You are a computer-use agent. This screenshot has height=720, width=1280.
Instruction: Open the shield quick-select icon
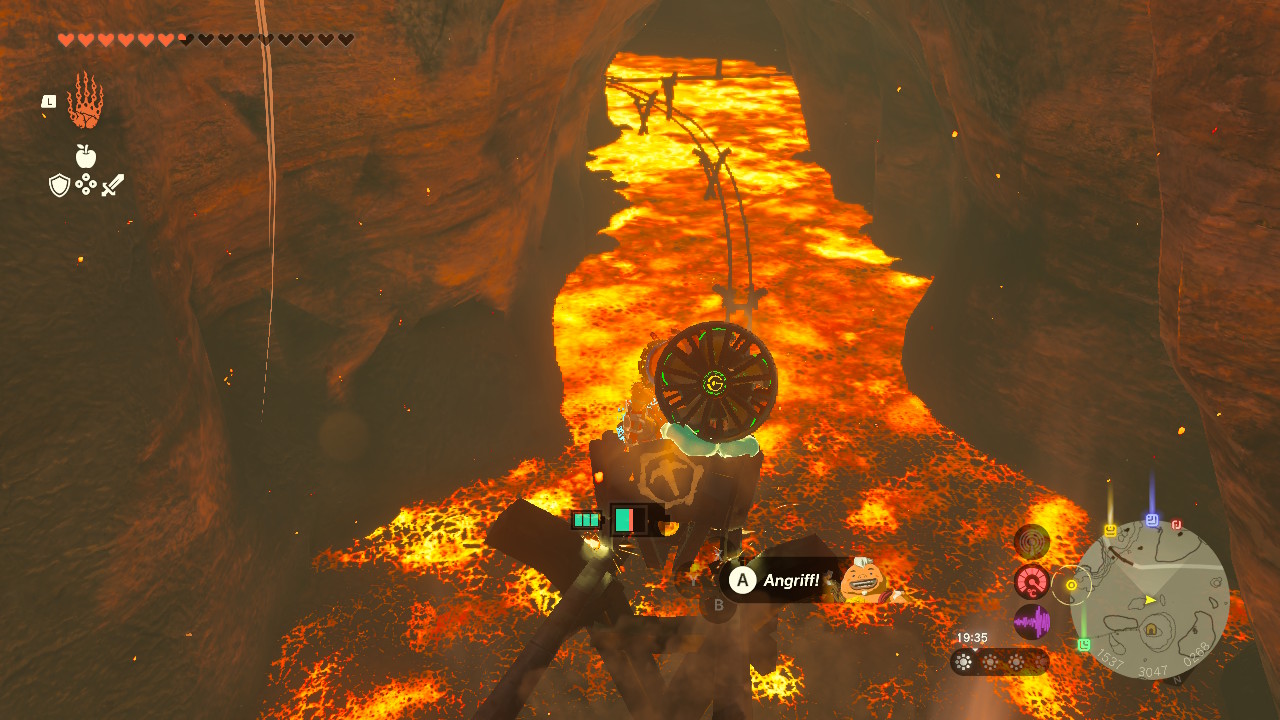(60, 185)
